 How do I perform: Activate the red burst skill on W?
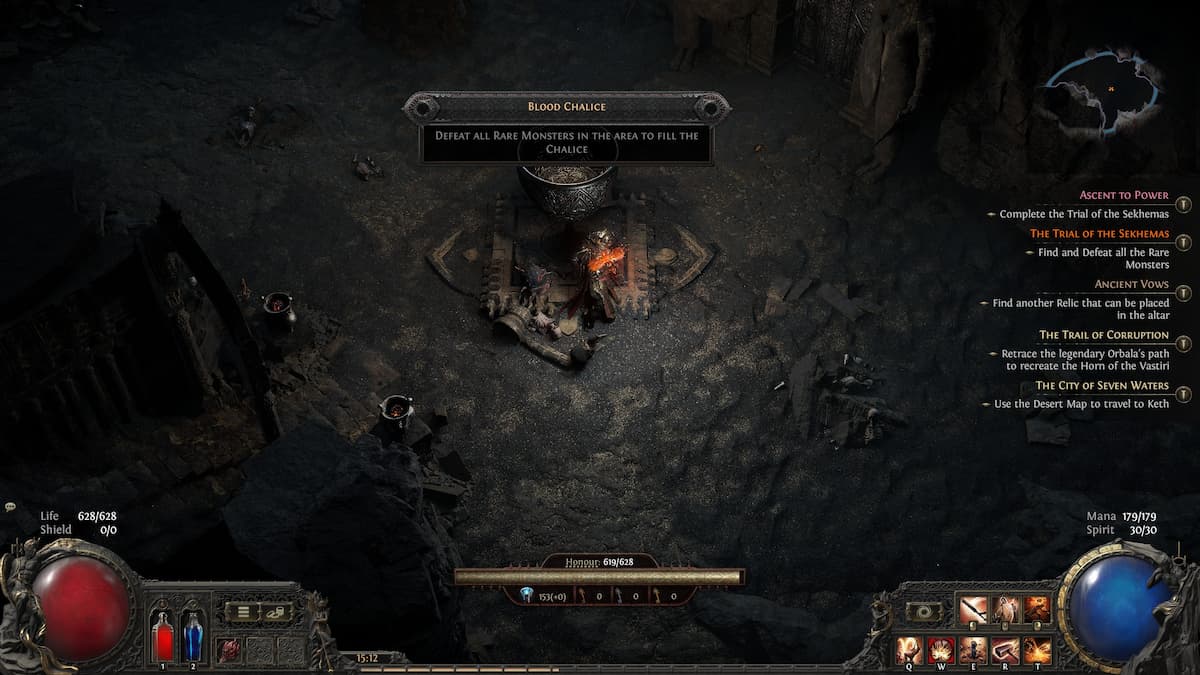pyautogui.click(x=941, y=650)
